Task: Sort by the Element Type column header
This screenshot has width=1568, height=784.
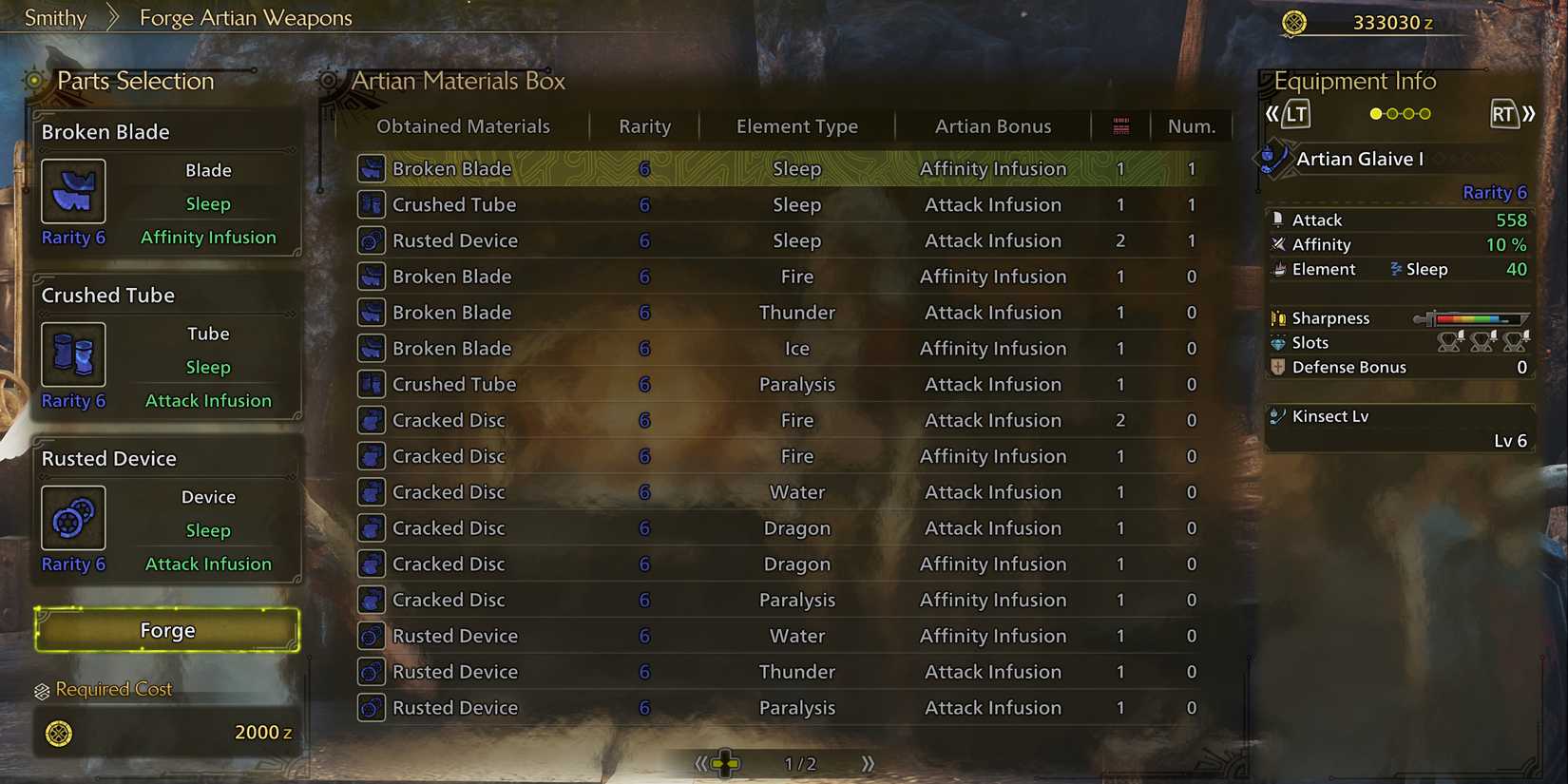Action: [796, 125]
